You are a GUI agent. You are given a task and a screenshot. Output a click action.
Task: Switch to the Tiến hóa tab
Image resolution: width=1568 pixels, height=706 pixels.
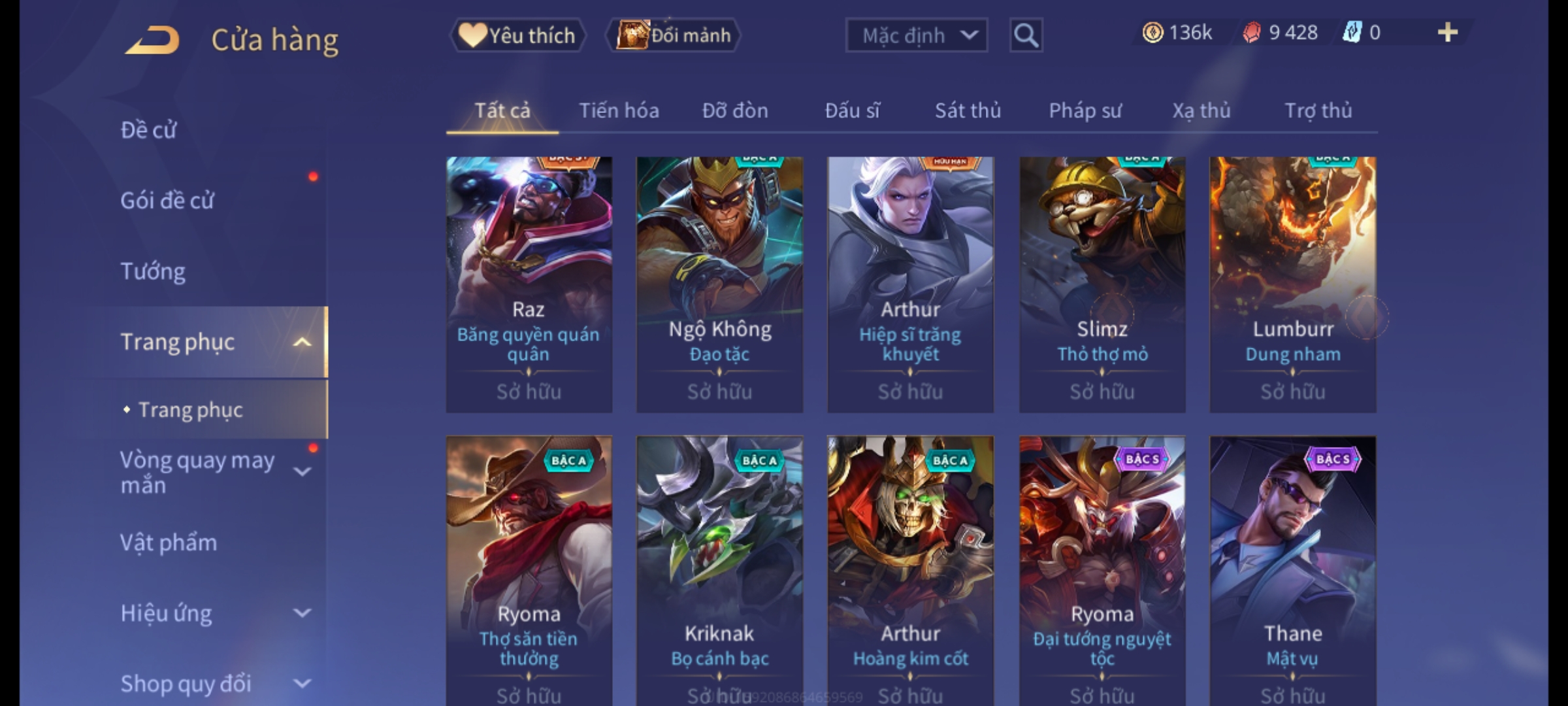(x=619, y=110)
